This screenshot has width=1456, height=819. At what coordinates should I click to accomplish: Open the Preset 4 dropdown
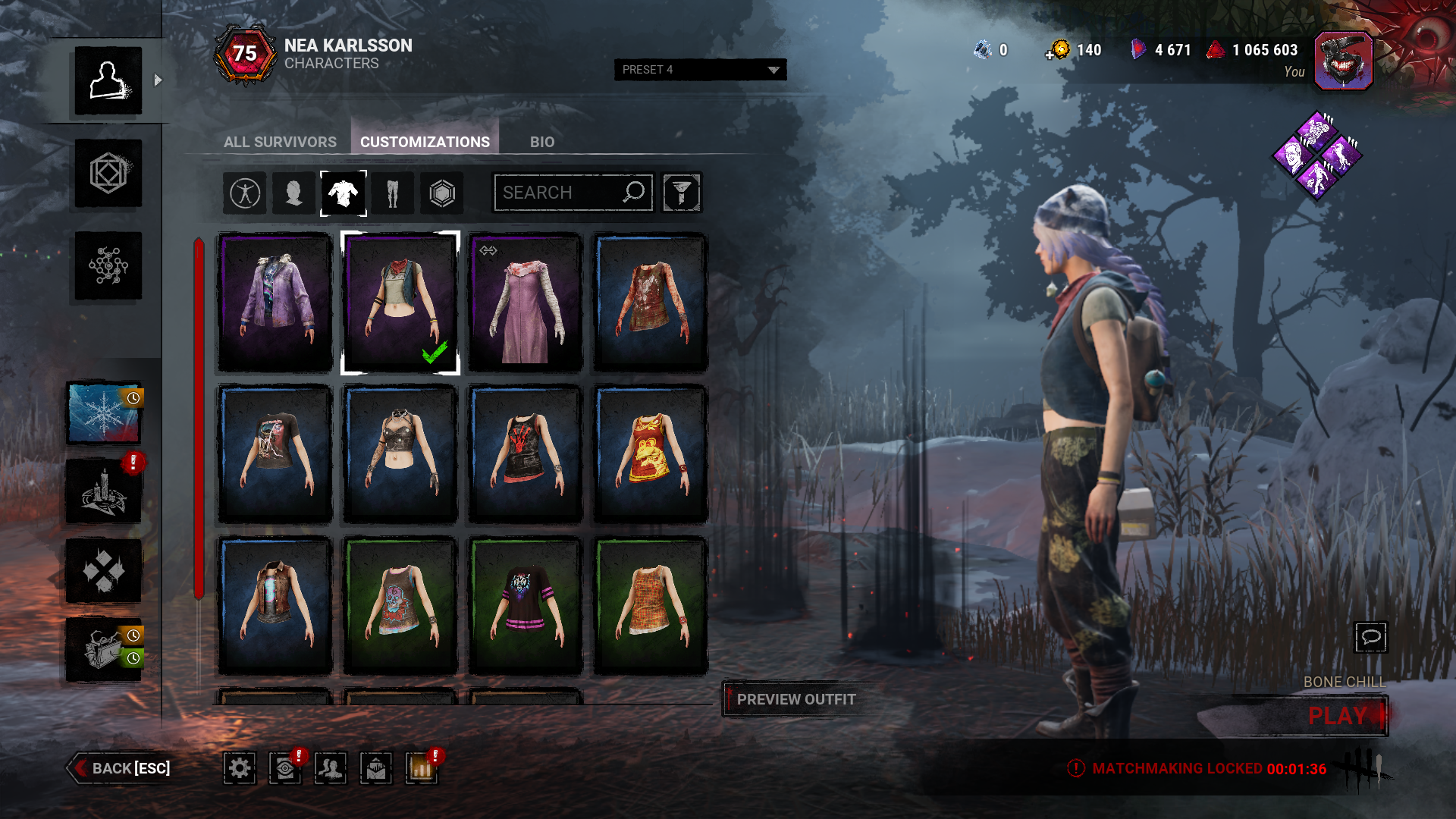pyautogui.click(x=699, y=70)
